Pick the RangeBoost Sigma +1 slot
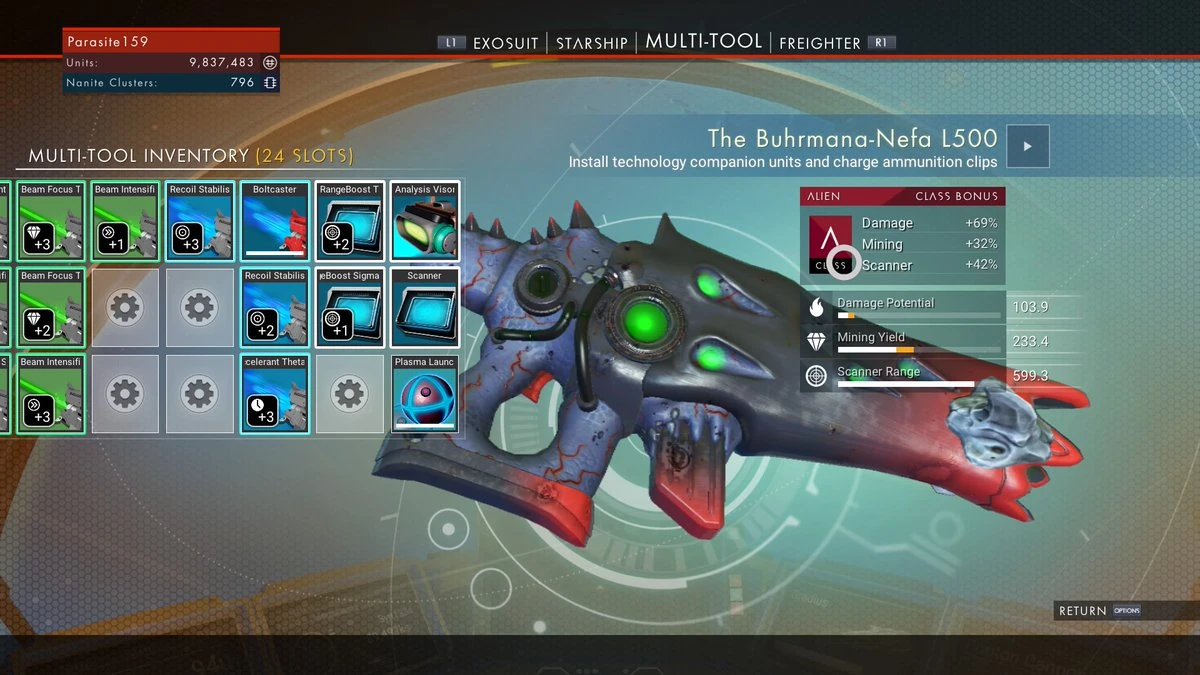Viewport: 1200px width, 675px height. pyautogui.click(x=350, y=307)
